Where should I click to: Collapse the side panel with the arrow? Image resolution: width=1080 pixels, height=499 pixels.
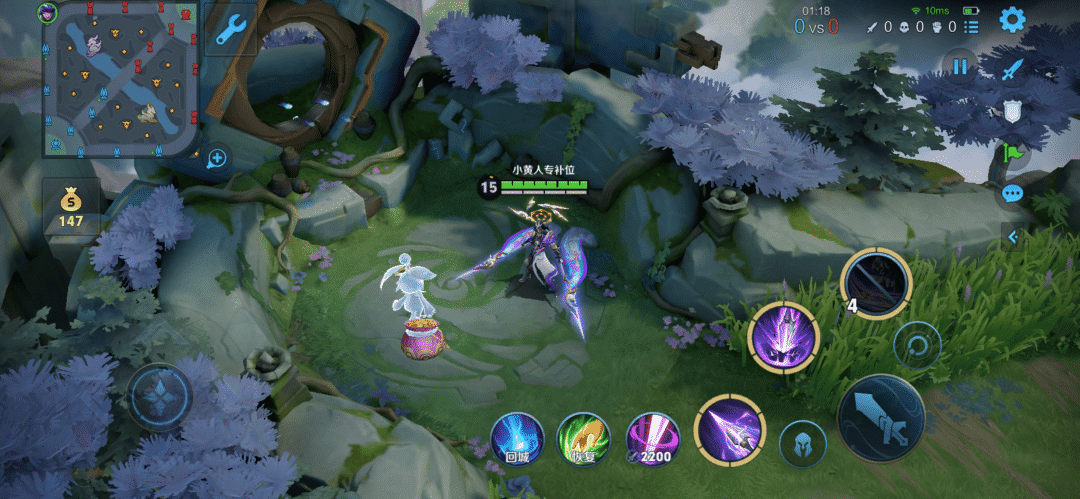coord(1013,237)
